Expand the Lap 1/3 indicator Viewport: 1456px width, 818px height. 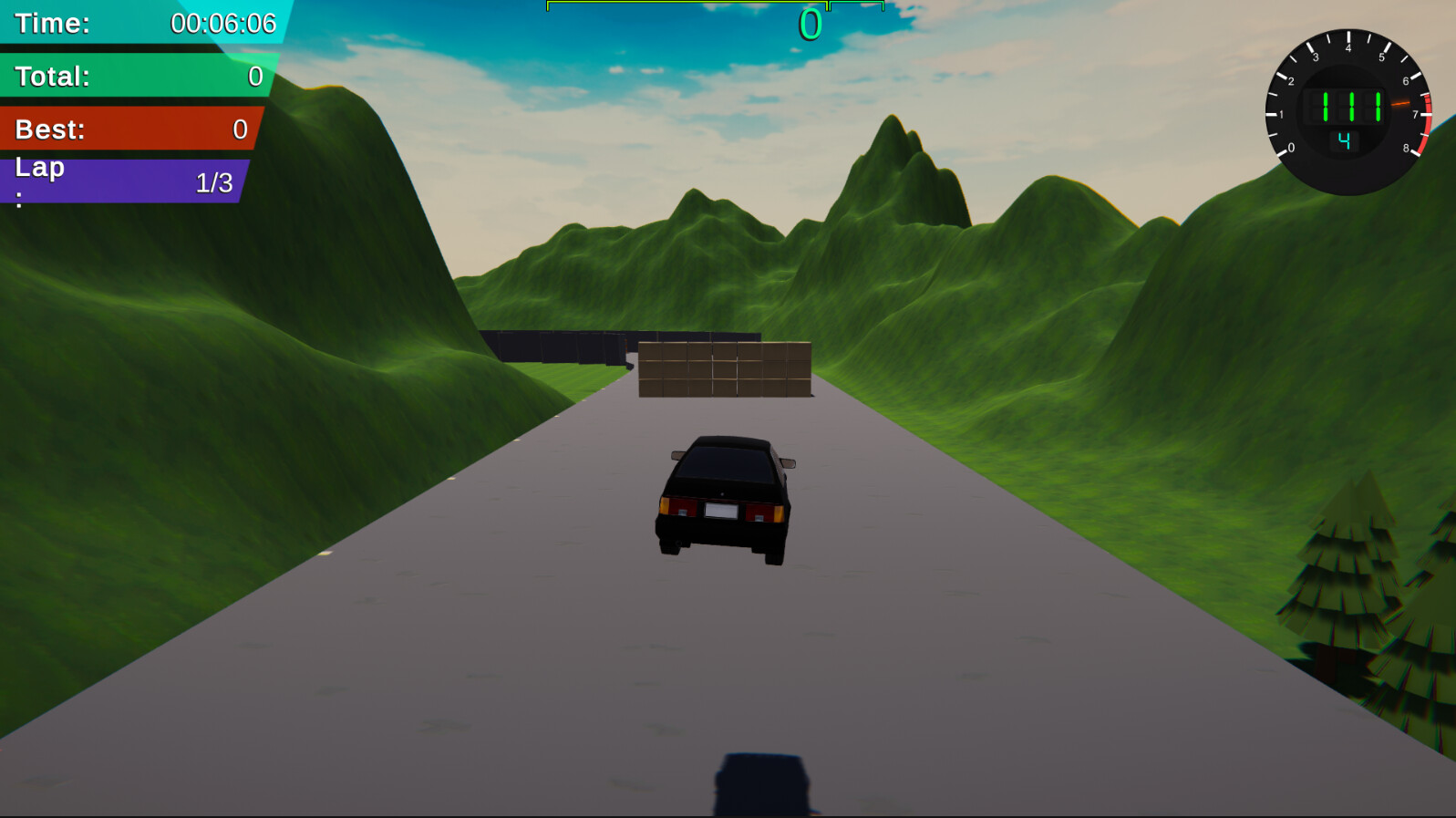pos(123,179)
